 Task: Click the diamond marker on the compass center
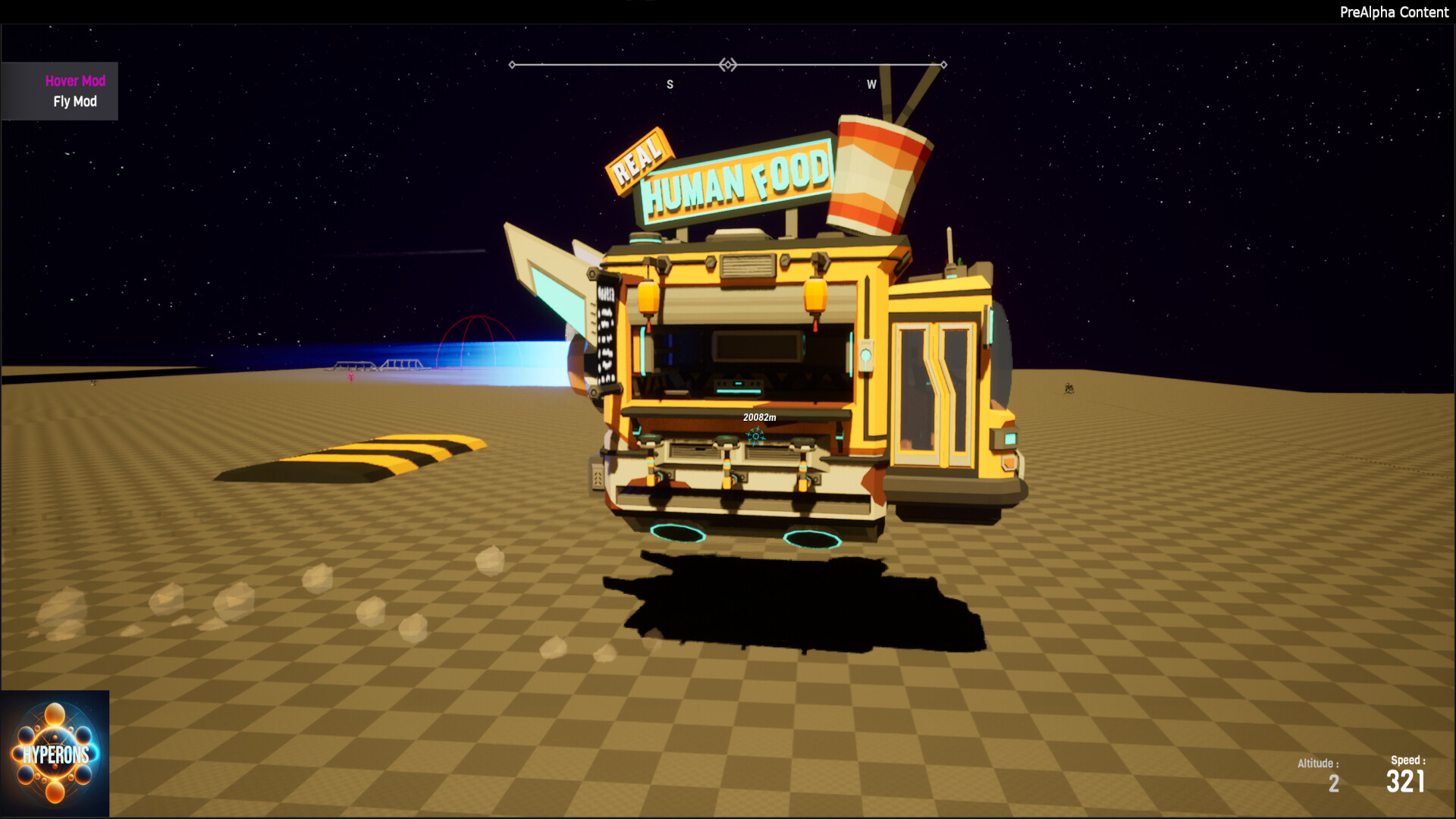coord(730,65)
